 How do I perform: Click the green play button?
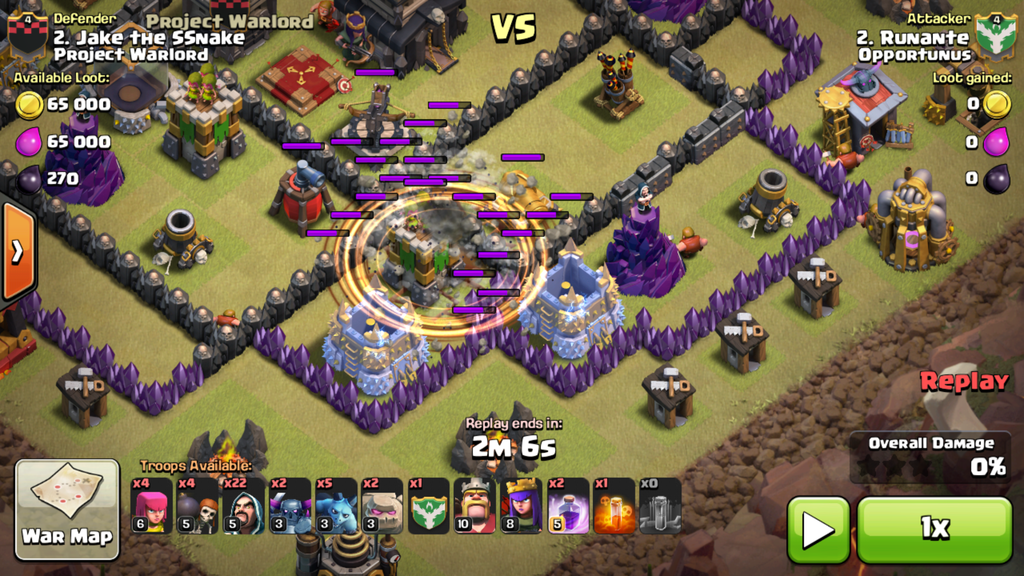[818, 530]
